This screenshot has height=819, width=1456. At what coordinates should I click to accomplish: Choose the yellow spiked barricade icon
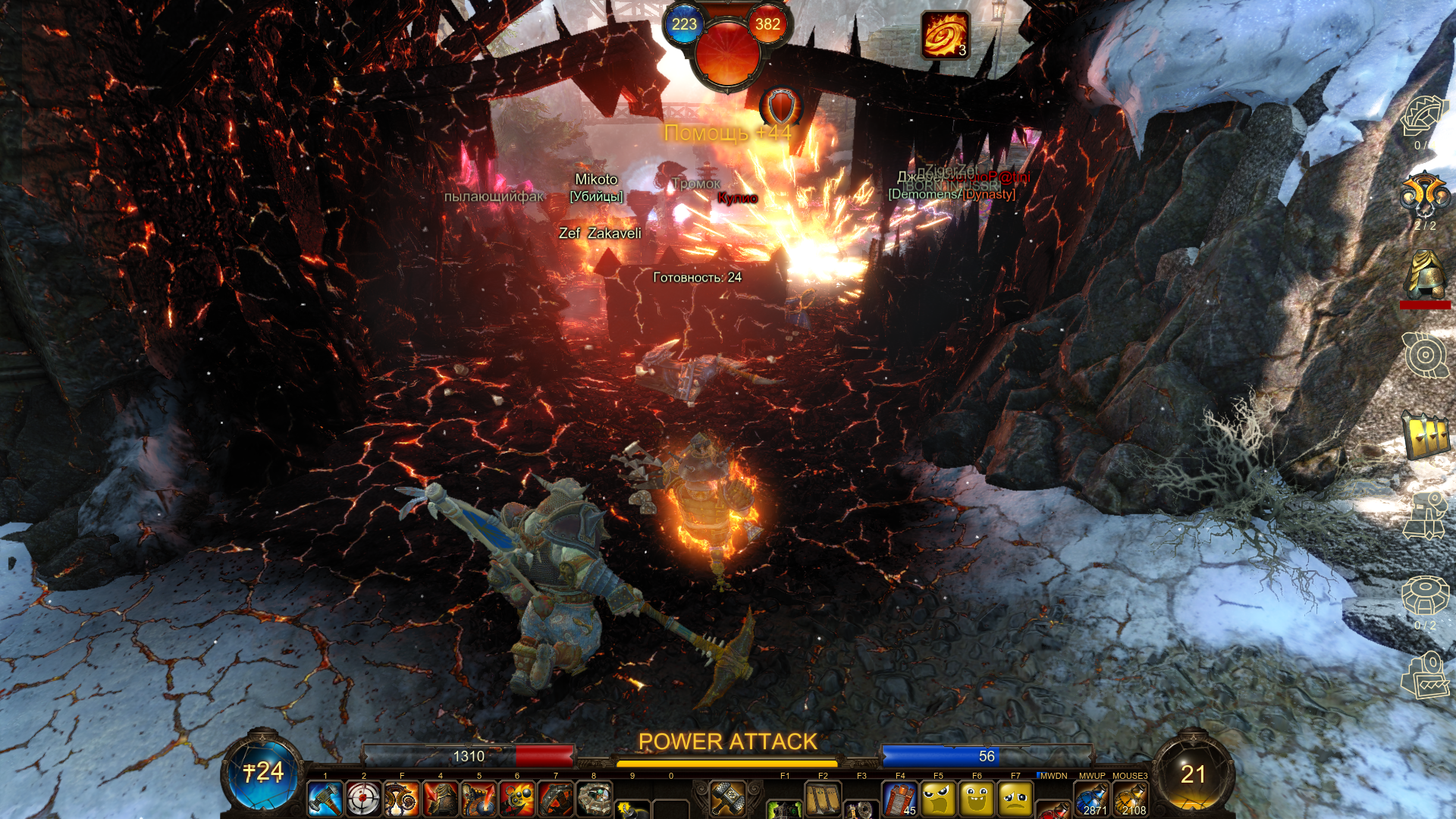1425,435
